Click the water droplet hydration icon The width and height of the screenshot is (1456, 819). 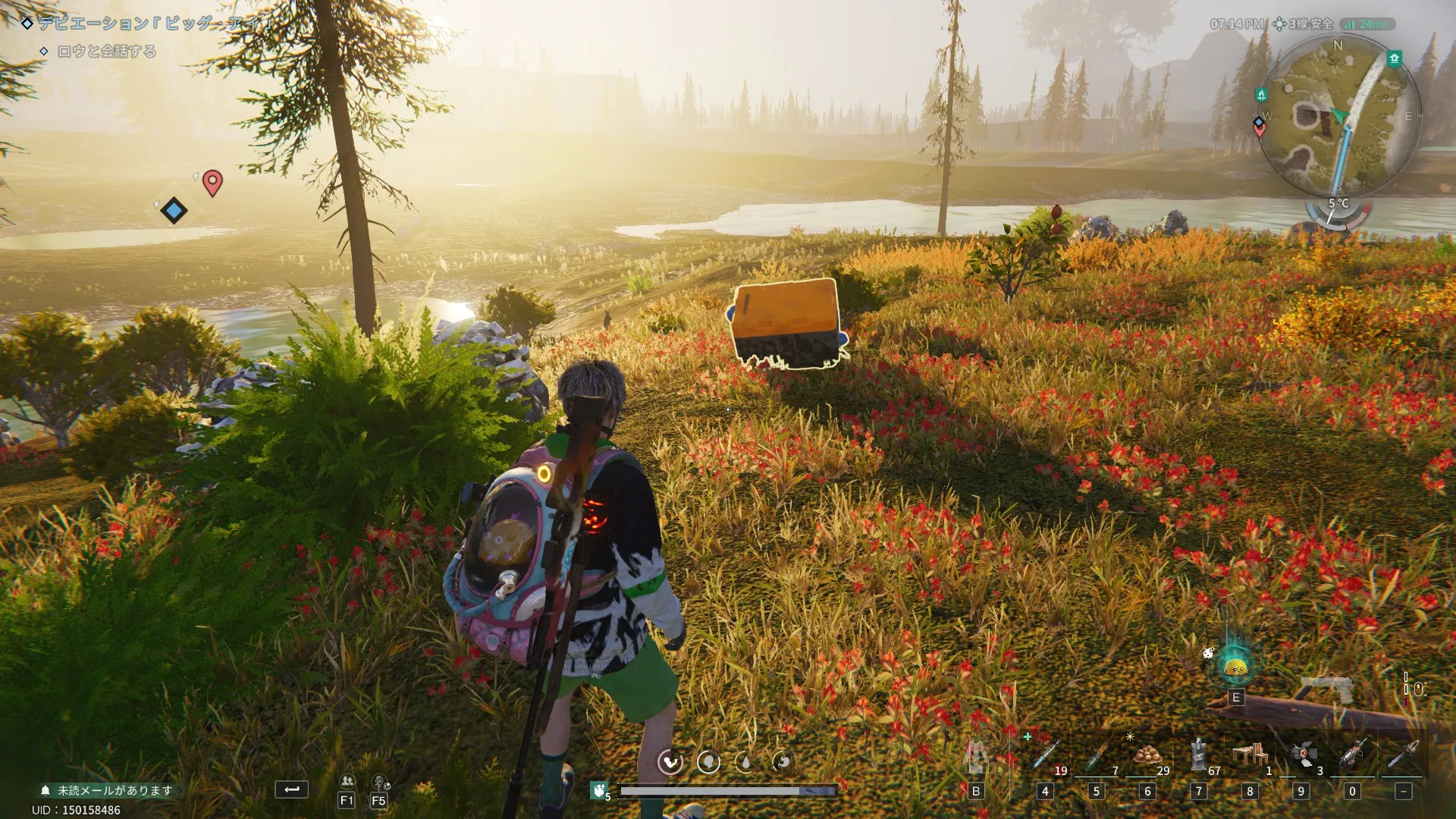tap(745, 761)
